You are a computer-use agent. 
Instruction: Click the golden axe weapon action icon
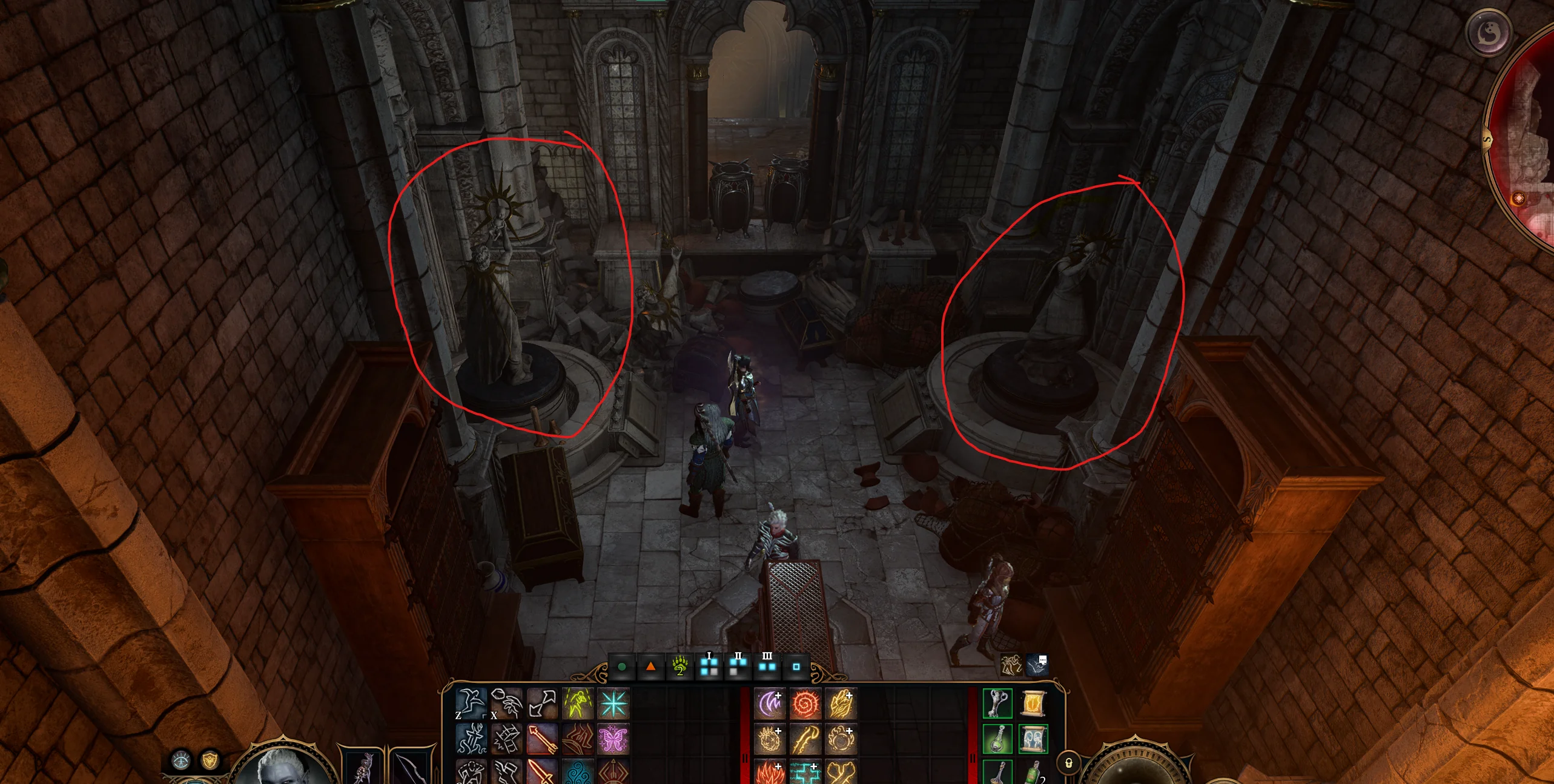805,739
